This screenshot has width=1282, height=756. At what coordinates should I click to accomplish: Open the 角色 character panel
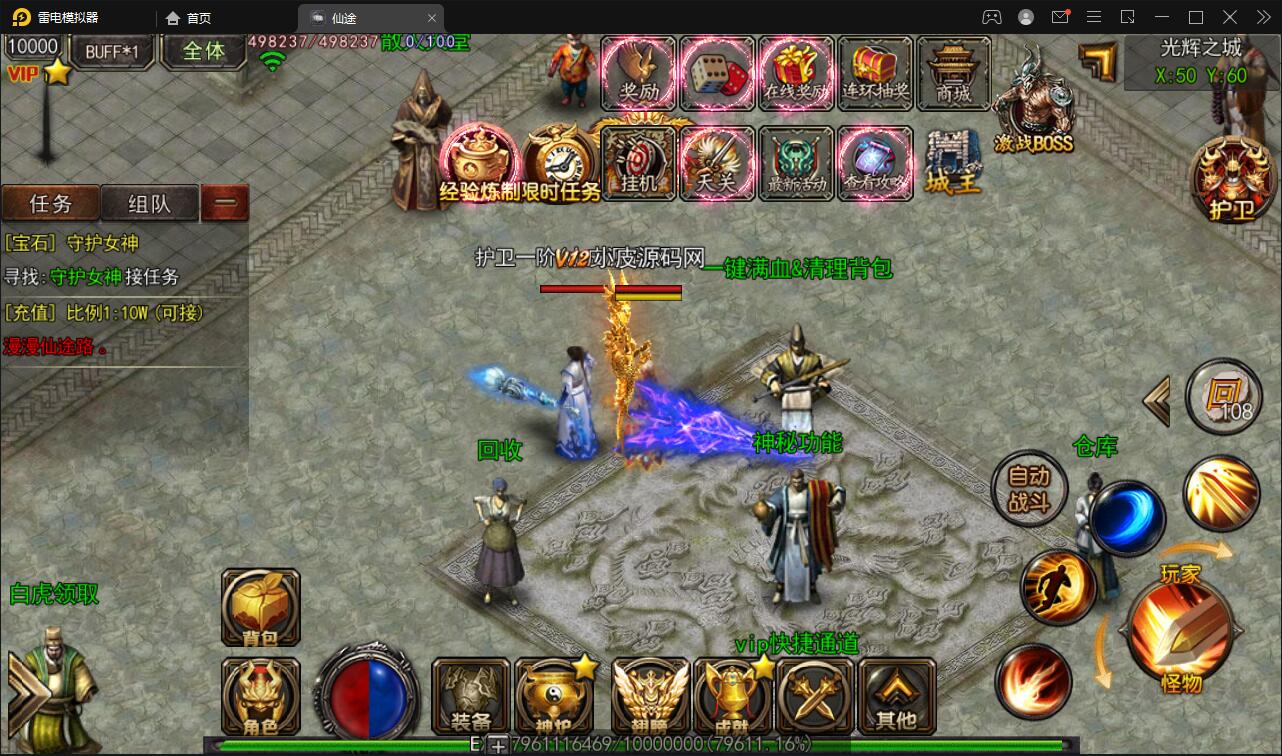tap(261, 695)
